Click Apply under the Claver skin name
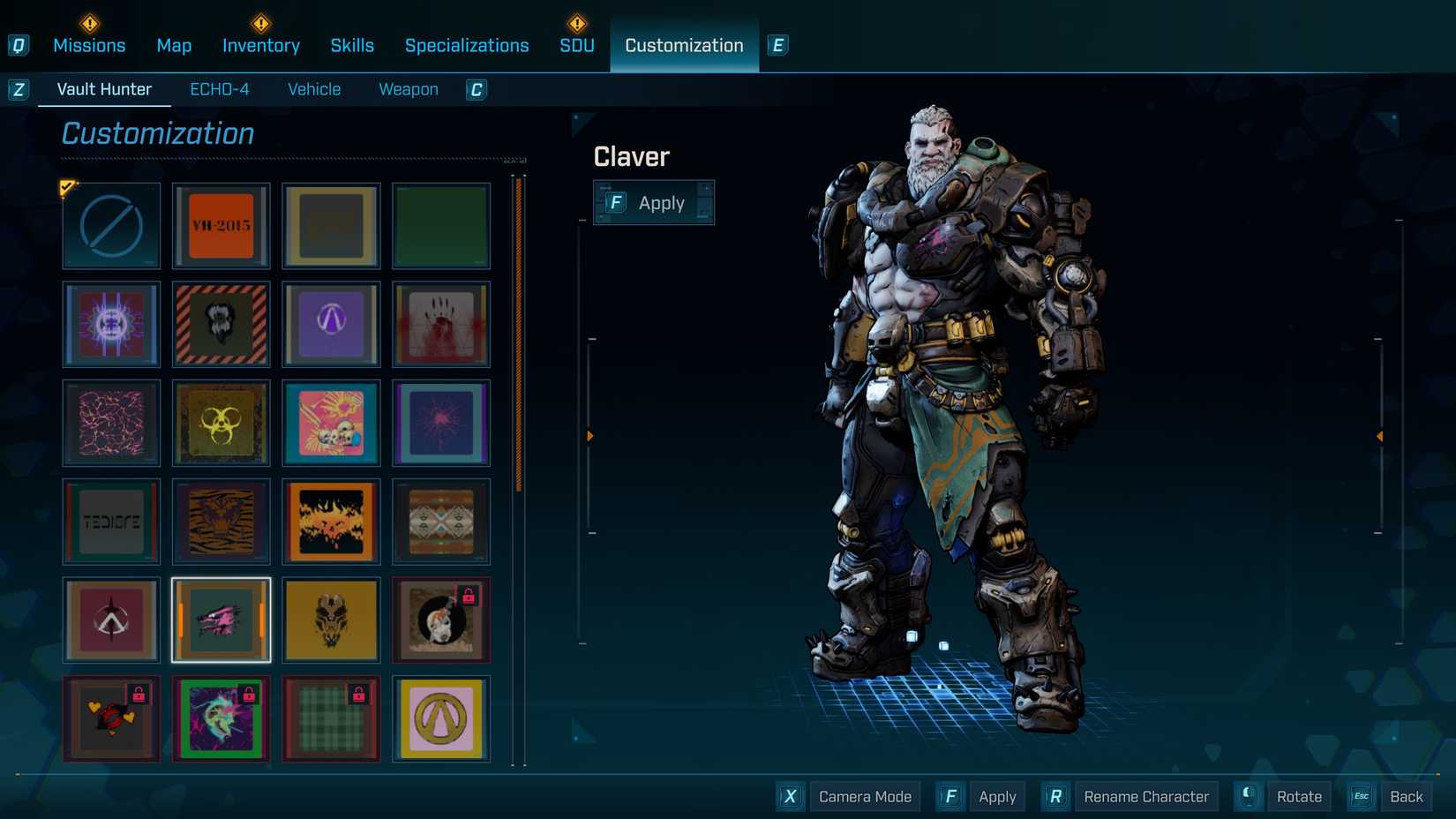The height and width of the screenshot is (819, 1456). (654, 202)
